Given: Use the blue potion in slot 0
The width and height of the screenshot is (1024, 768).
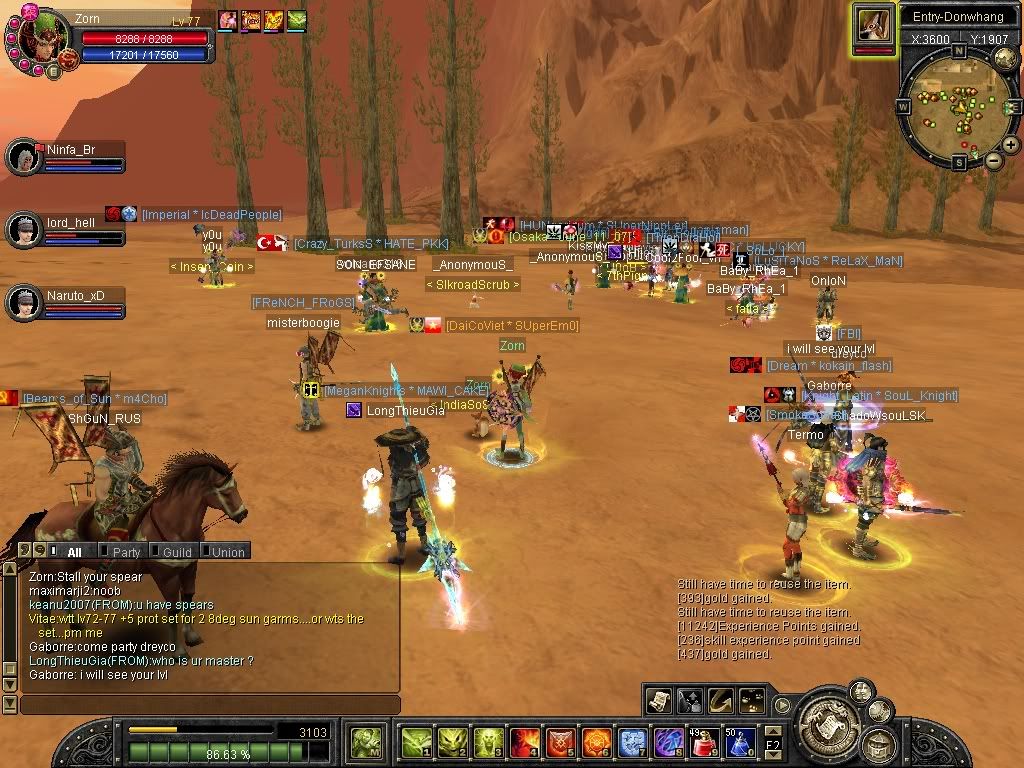Looking at the screenshot, I should click(740, 742).
